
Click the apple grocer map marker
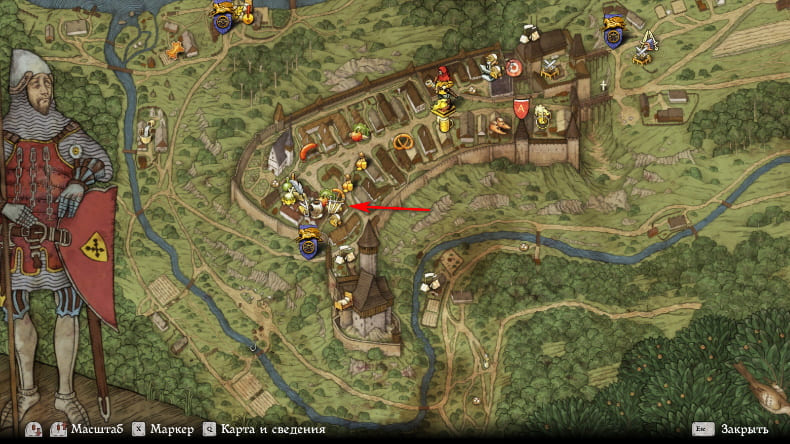[x=357, y=130]
